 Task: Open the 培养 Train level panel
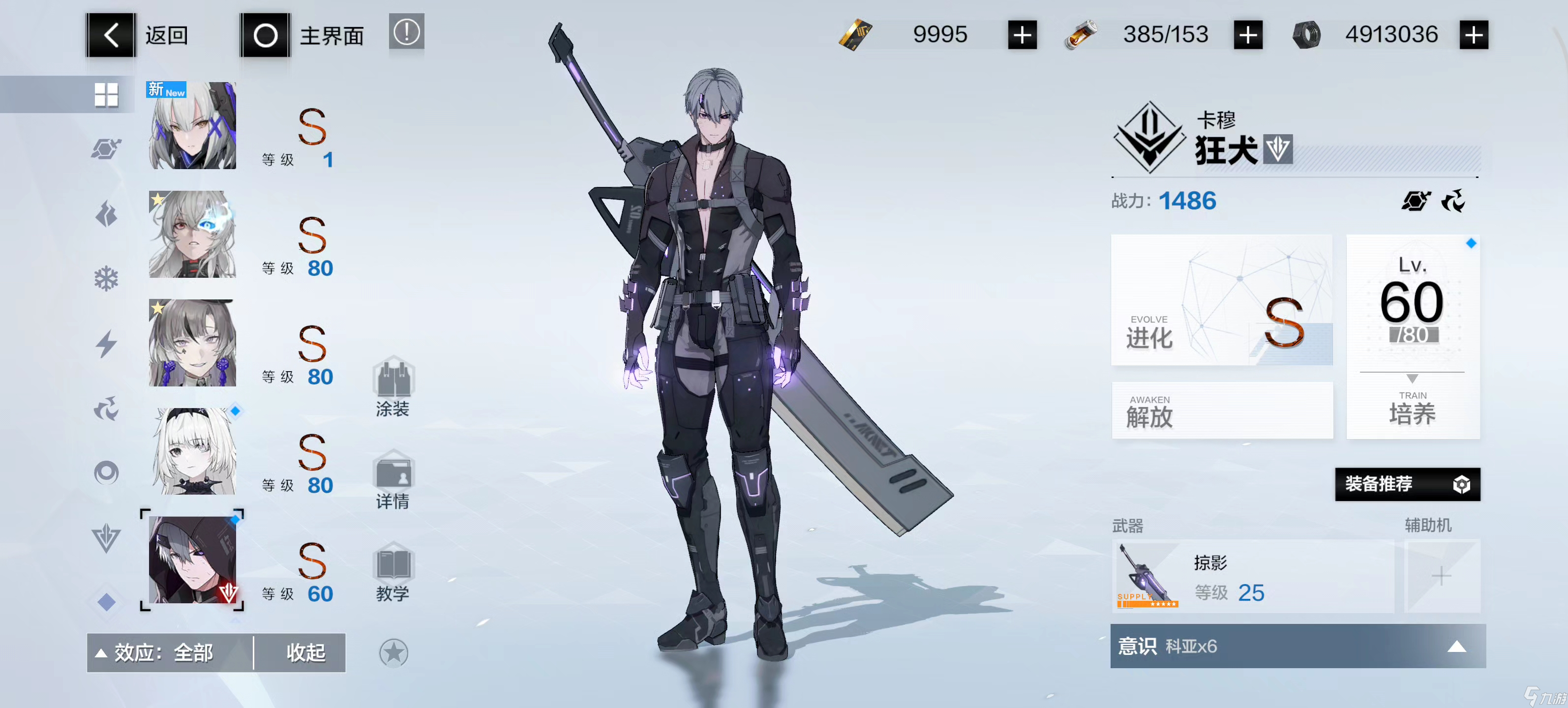click(x=1412, y=336)
